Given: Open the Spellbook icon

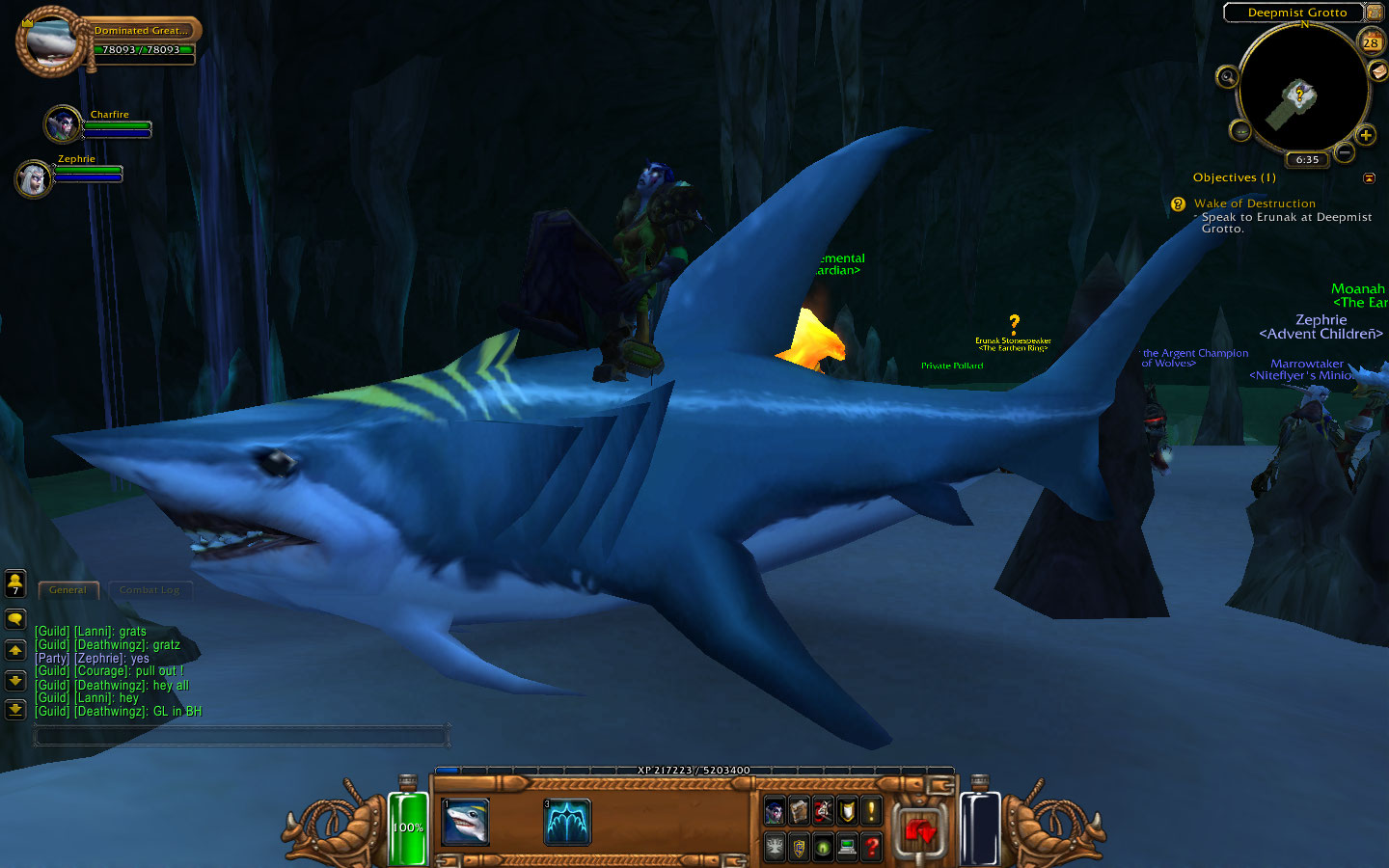Looking at the screenshot, I should coord(798,810).
